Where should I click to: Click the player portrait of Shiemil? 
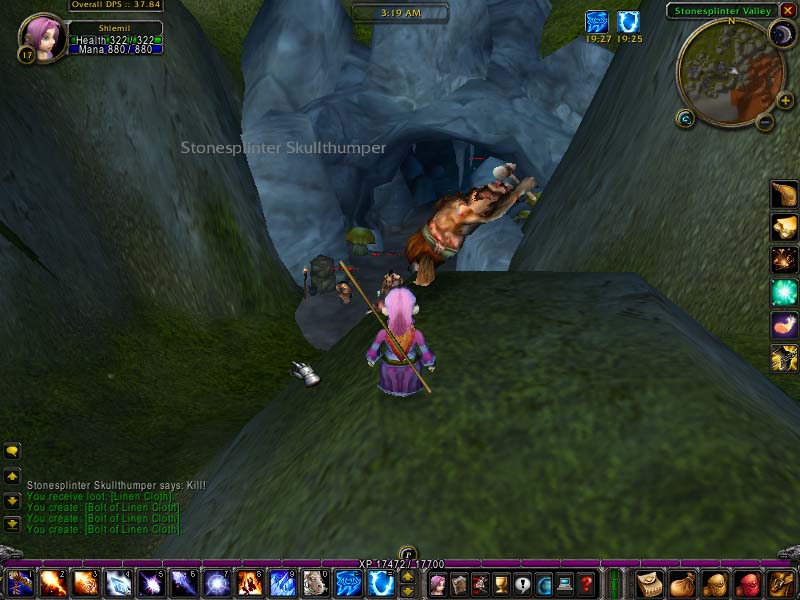point(42,36)
